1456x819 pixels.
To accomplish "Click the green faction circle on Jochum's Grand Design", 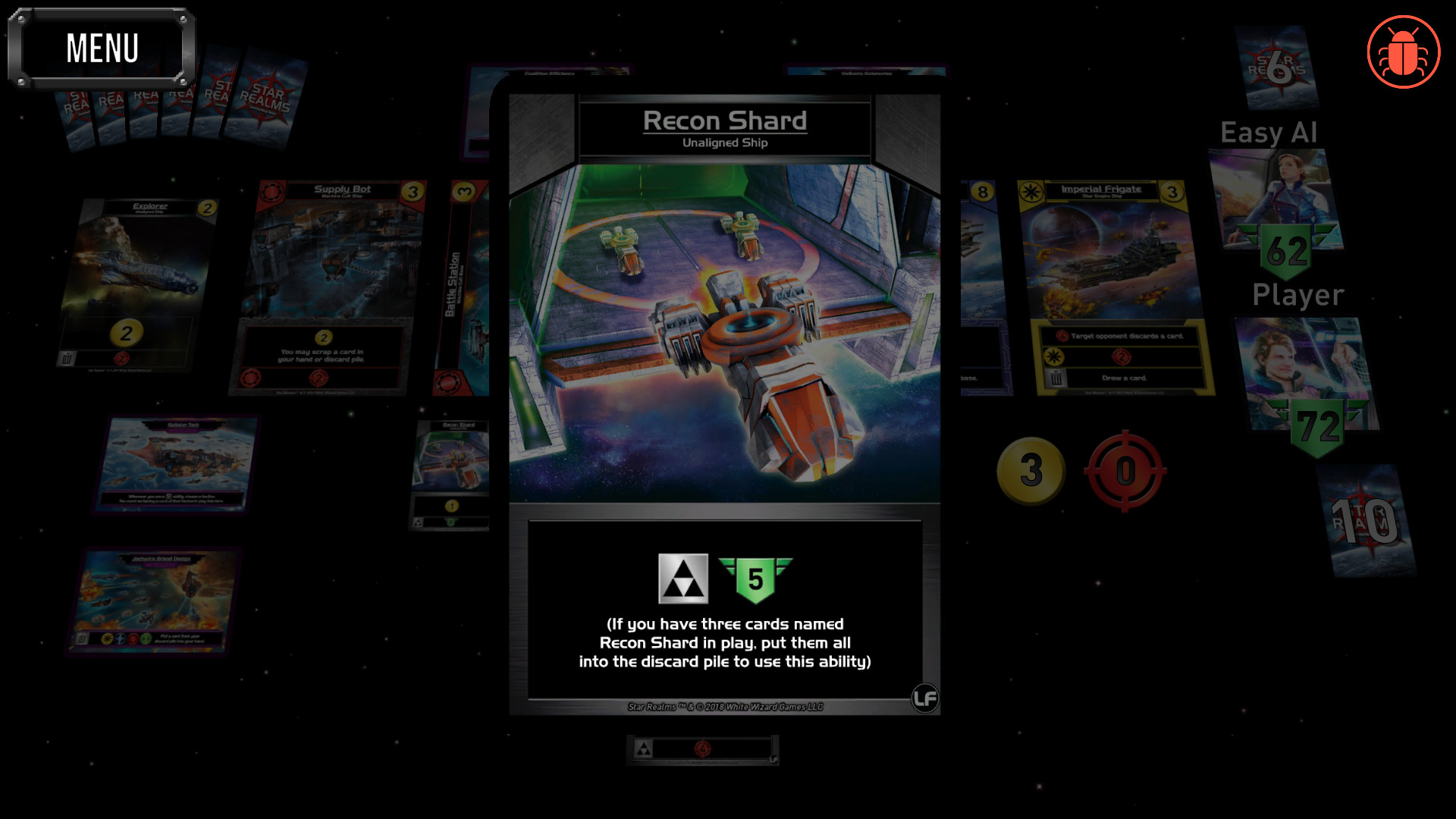I will [146, 639].
